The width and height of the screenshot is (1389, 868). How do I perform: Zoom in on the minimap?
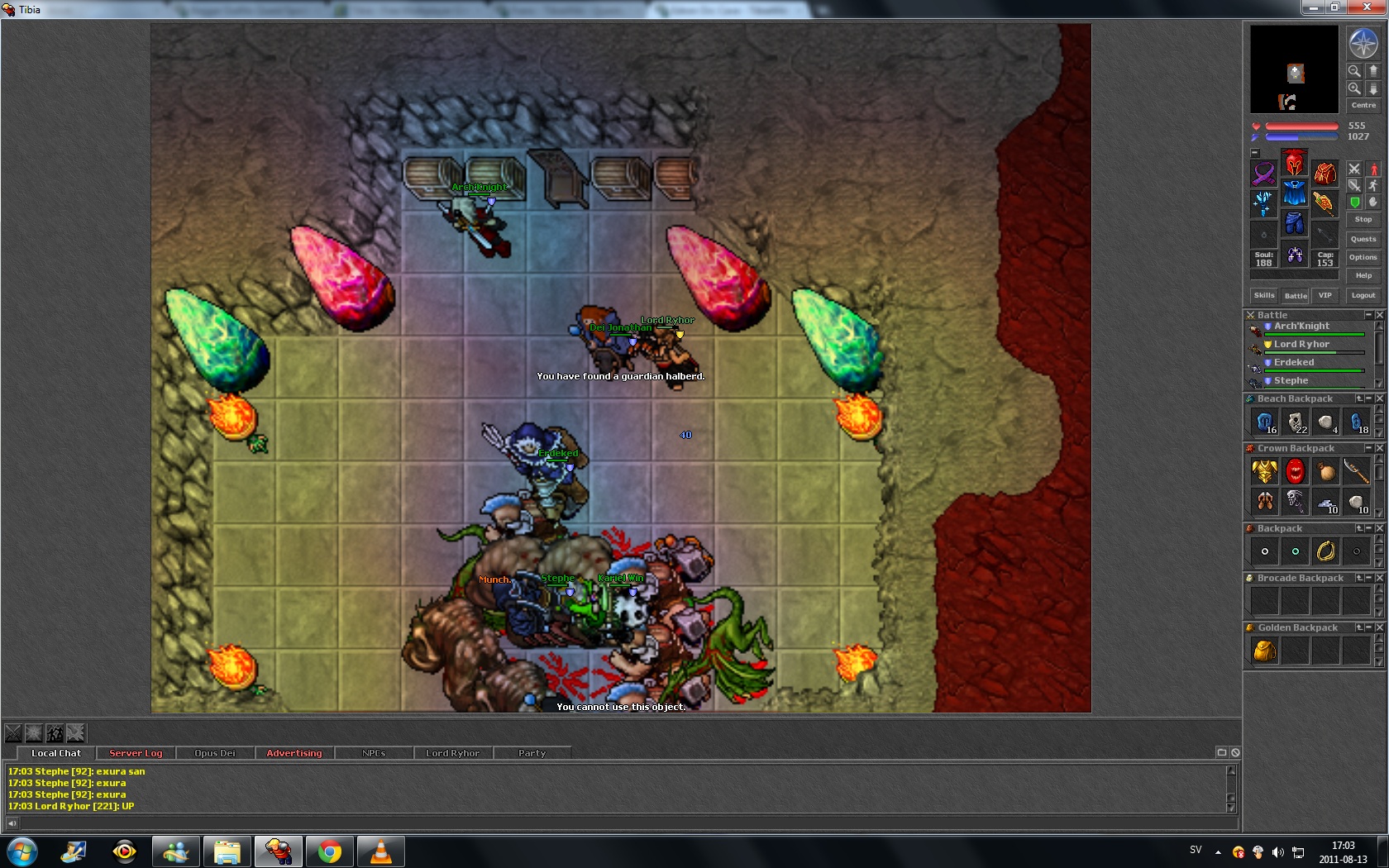pyautogui.click(x=1354, y=88)
